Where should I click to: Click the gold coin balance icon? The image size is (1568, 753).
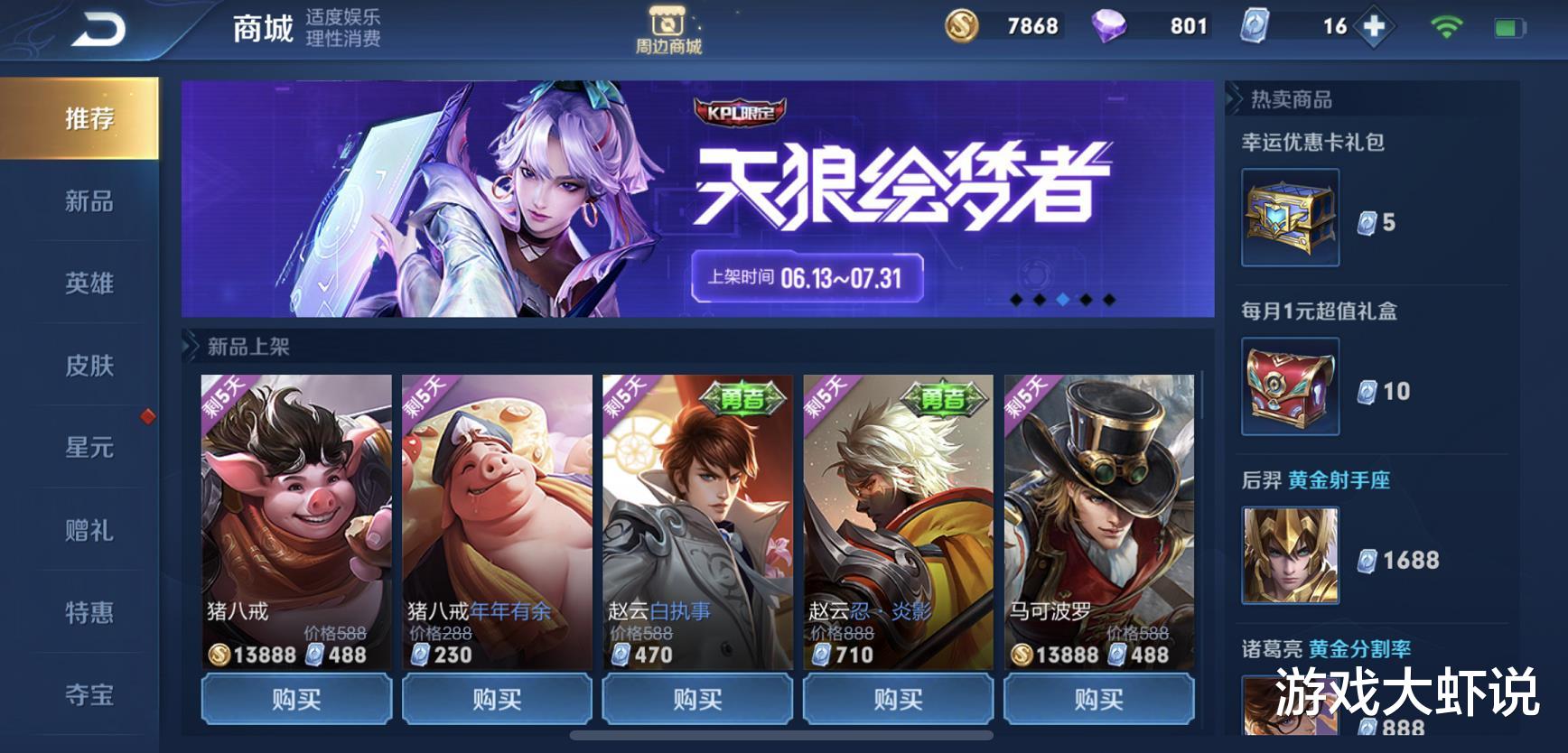point(961,25)
